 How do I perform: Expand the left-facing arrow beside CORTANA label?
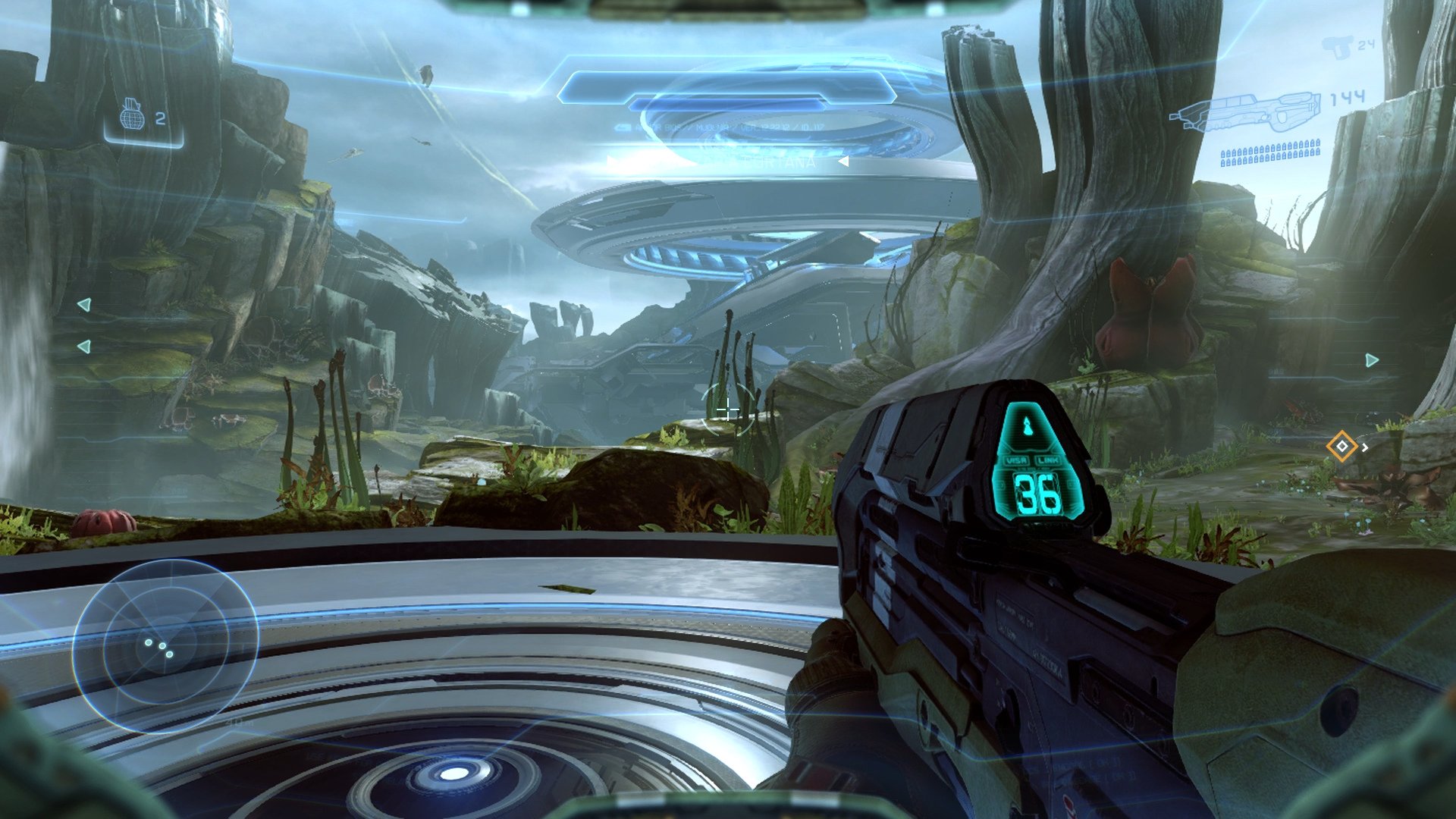[x=842, y=161]
